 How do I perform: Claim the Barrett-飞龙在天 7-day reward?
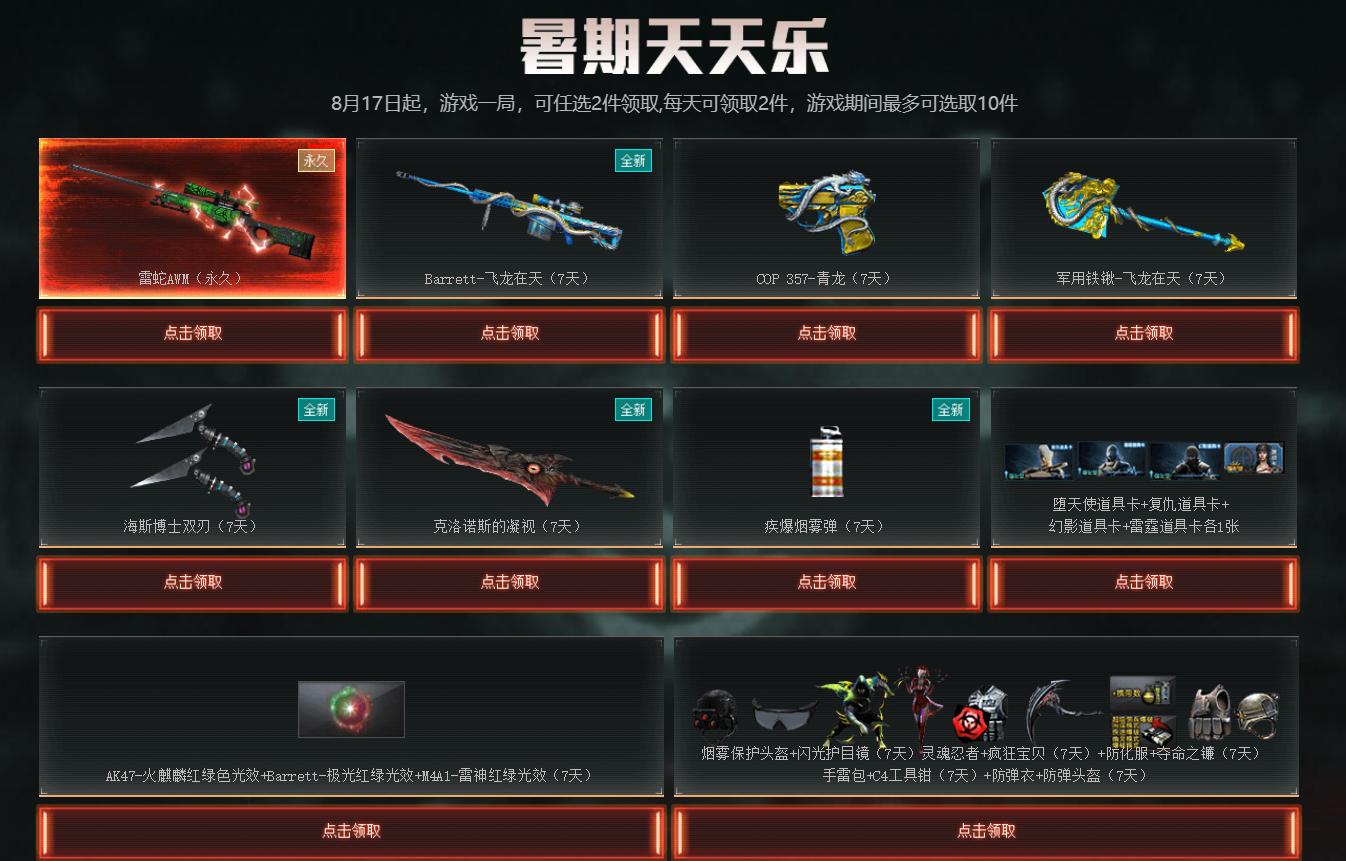pyautogui.click(x=508, y=333)
